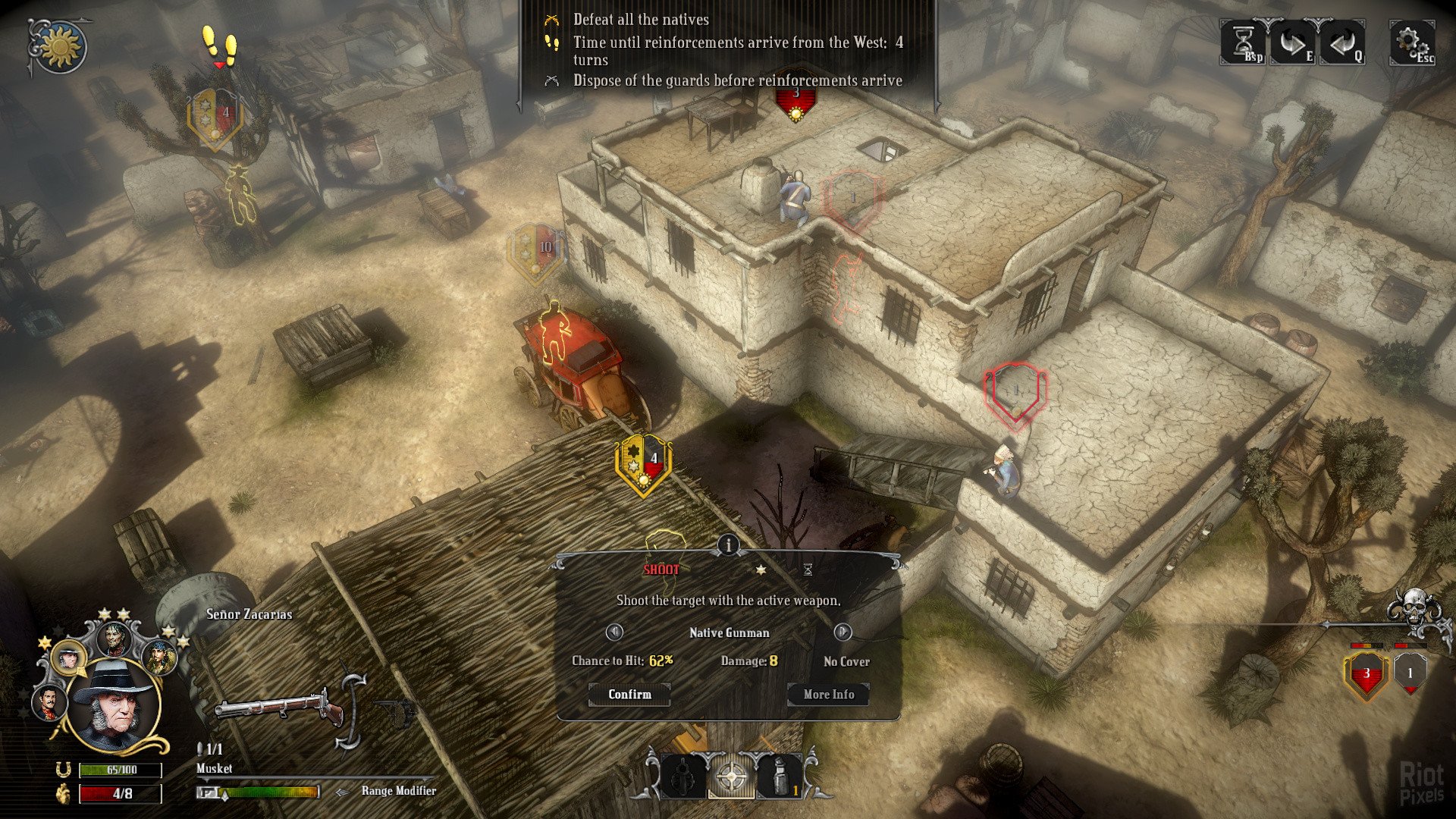1456x819 pixels.
Task: Rotate camera with the left-curving arrow button
Action: click(x=1341, y=43)
